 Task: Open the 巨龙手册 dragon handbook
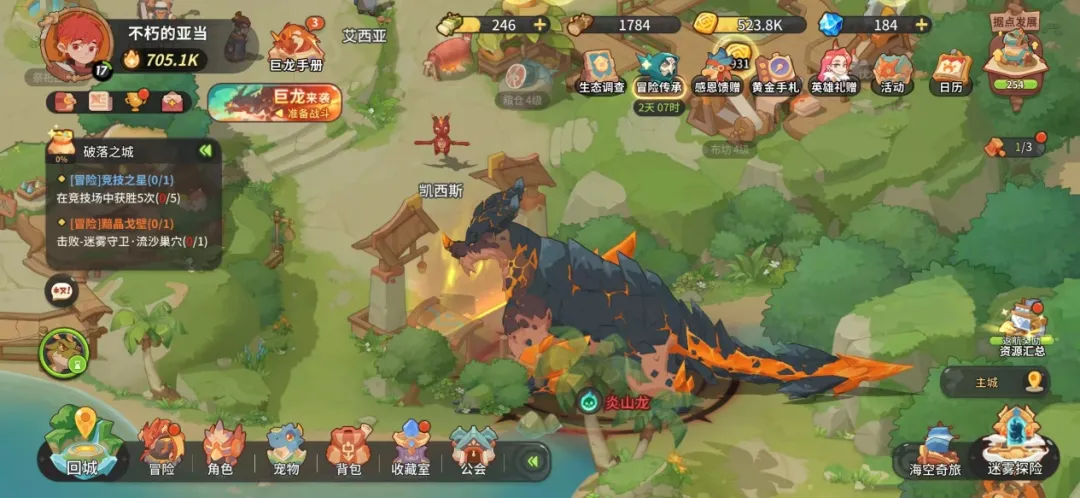pyautogui.click(x=296, y=47)
